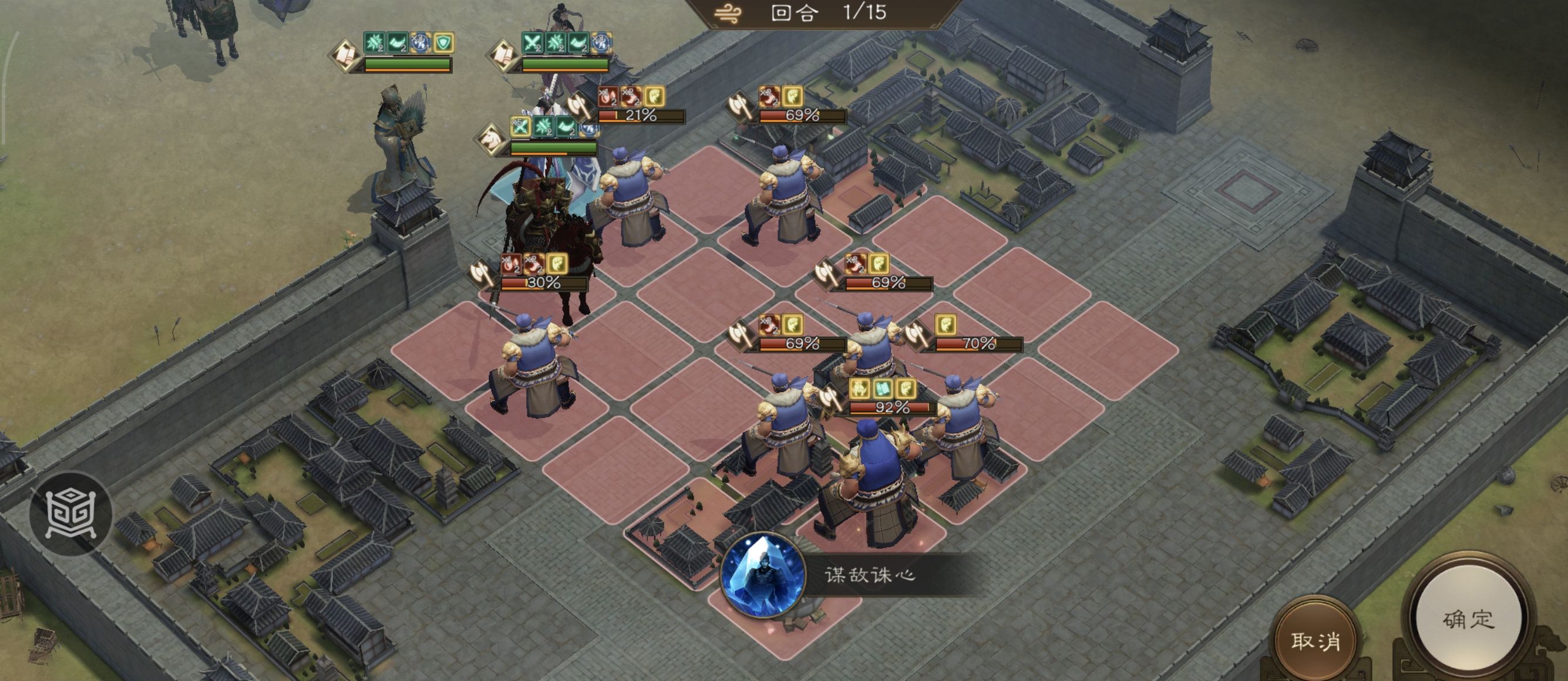Cancel the skill with 取消
This screenshot has height=681, width=1568.
(1315, 641)
